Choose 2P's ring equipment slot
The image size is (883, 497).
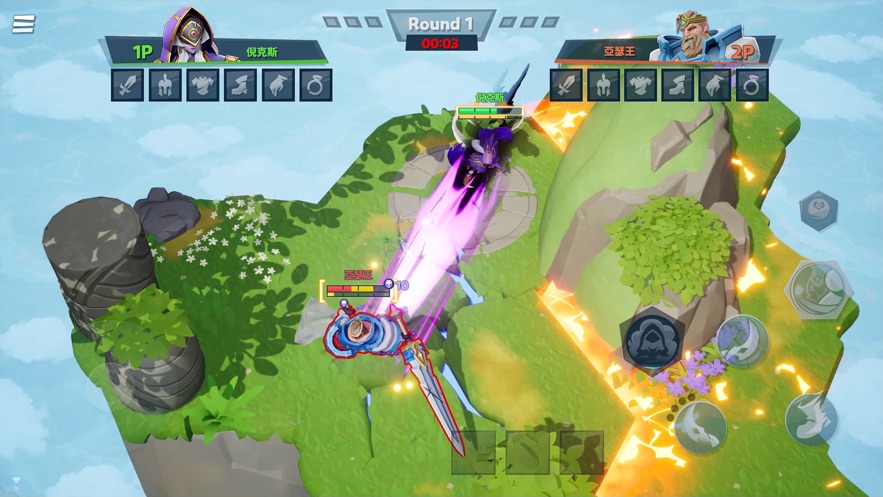point(753,85)
